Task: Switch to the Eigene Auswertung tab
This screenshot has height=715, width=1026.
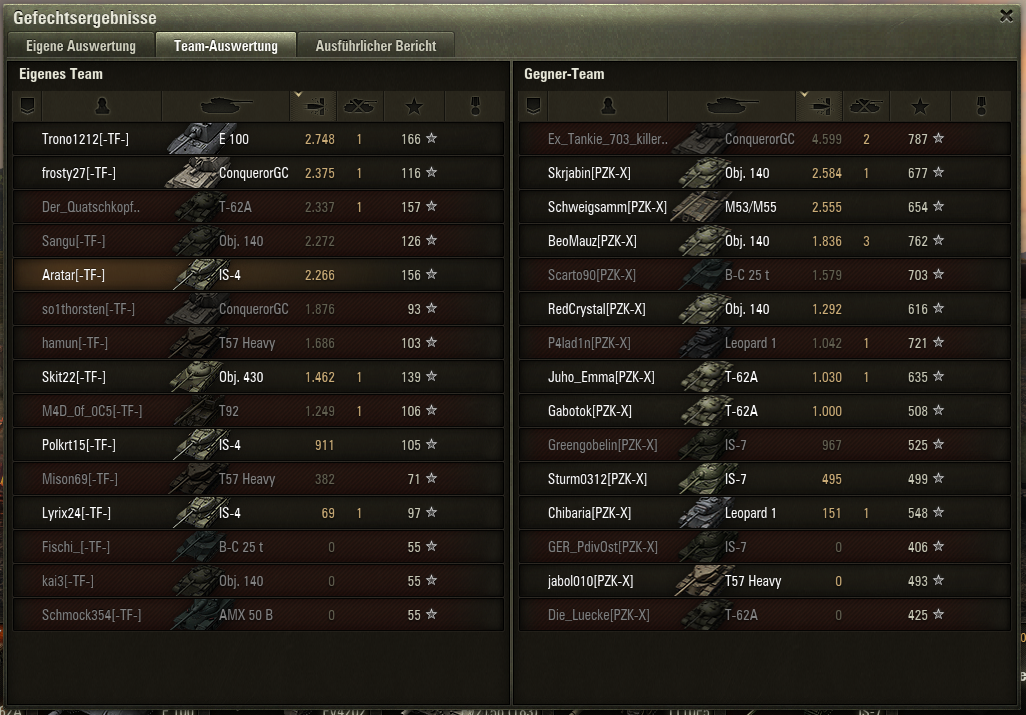Action: (81, 46)
